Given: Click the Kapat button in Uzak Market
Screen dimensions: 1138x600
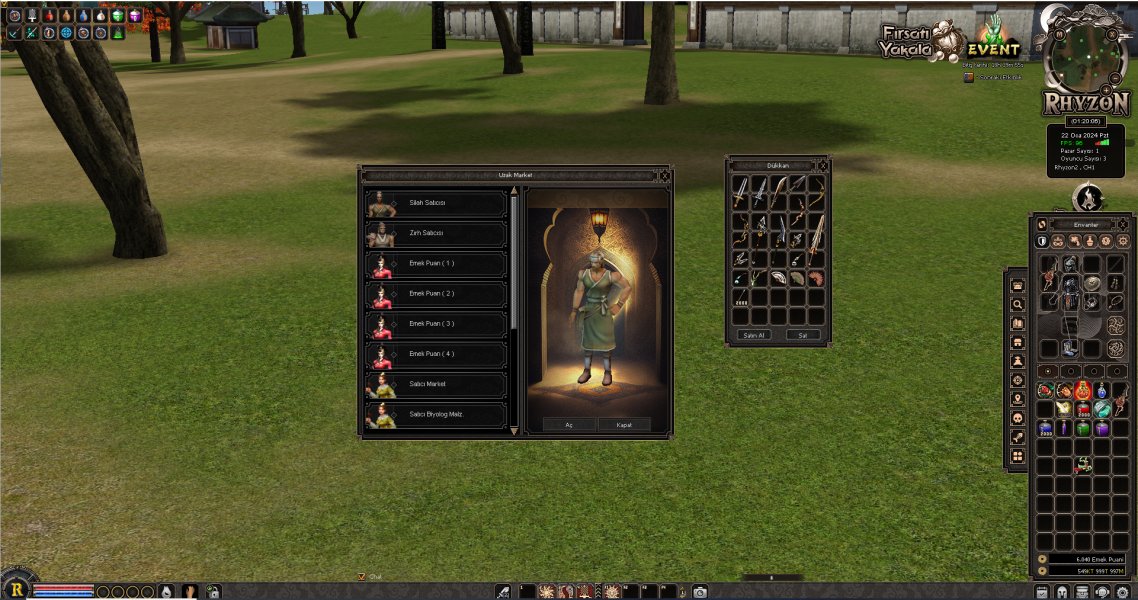Looking at the screenshot, I should pos(624,424).
